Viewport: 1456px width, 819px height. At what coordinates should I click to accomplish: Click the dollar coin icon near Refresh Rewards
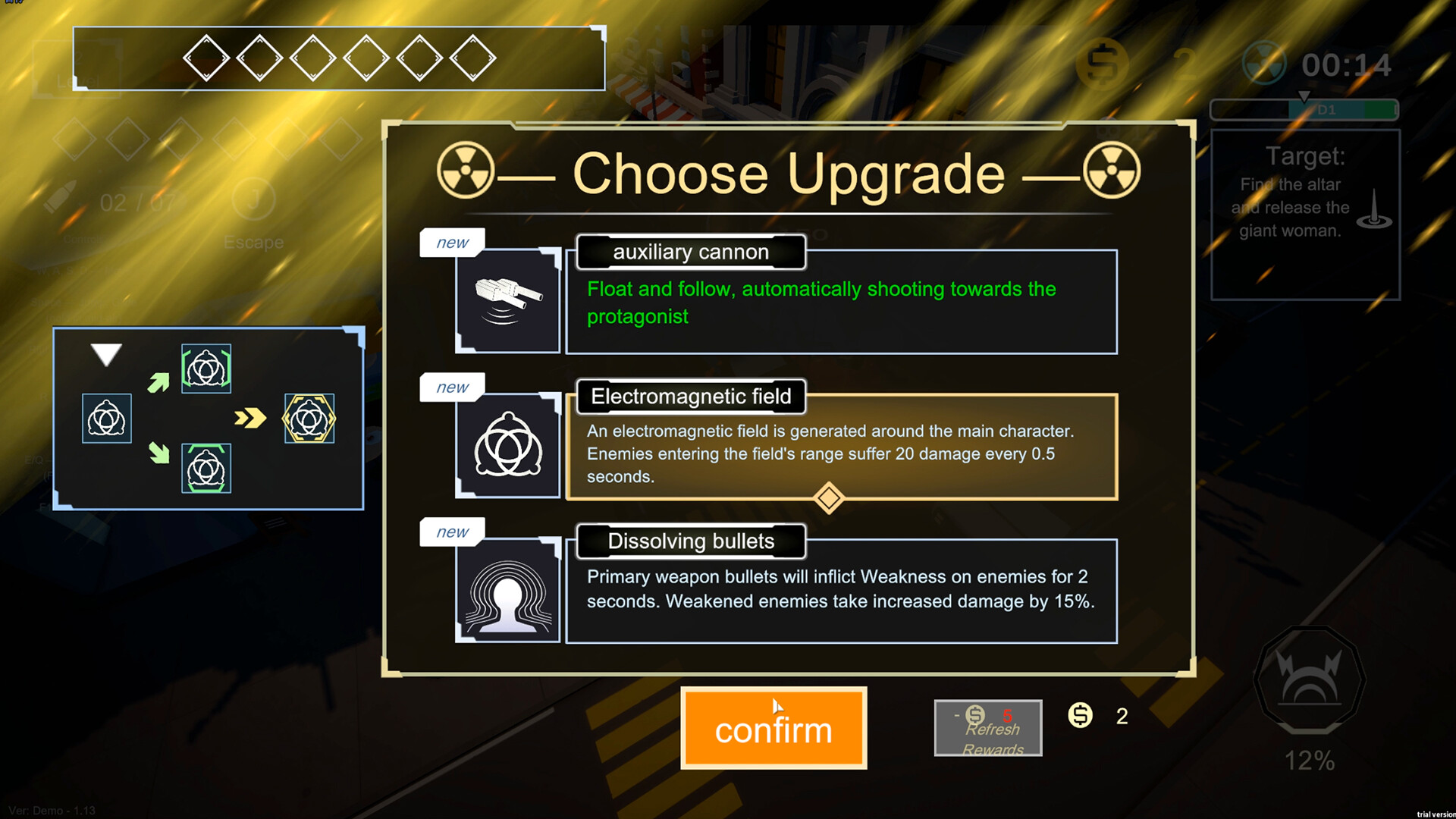[x=1080, y=715]
